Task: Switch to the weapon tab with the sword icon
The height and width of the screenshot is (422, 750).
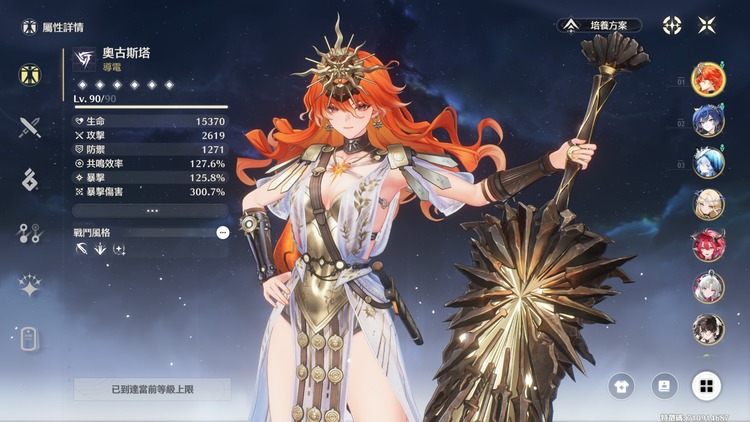Action: coord(29,127)
